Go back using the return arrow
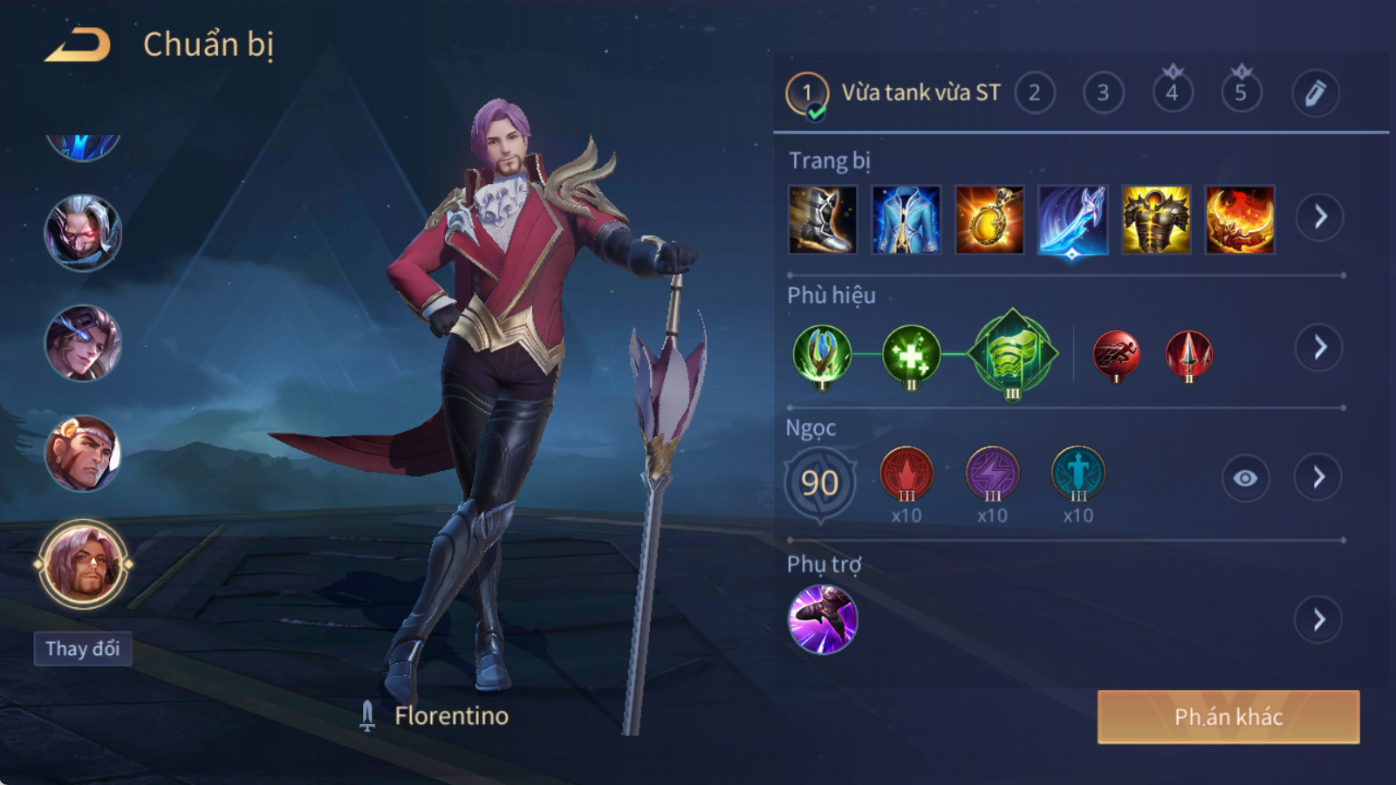This screenshot has height=785, width=1396. [78, 45]
